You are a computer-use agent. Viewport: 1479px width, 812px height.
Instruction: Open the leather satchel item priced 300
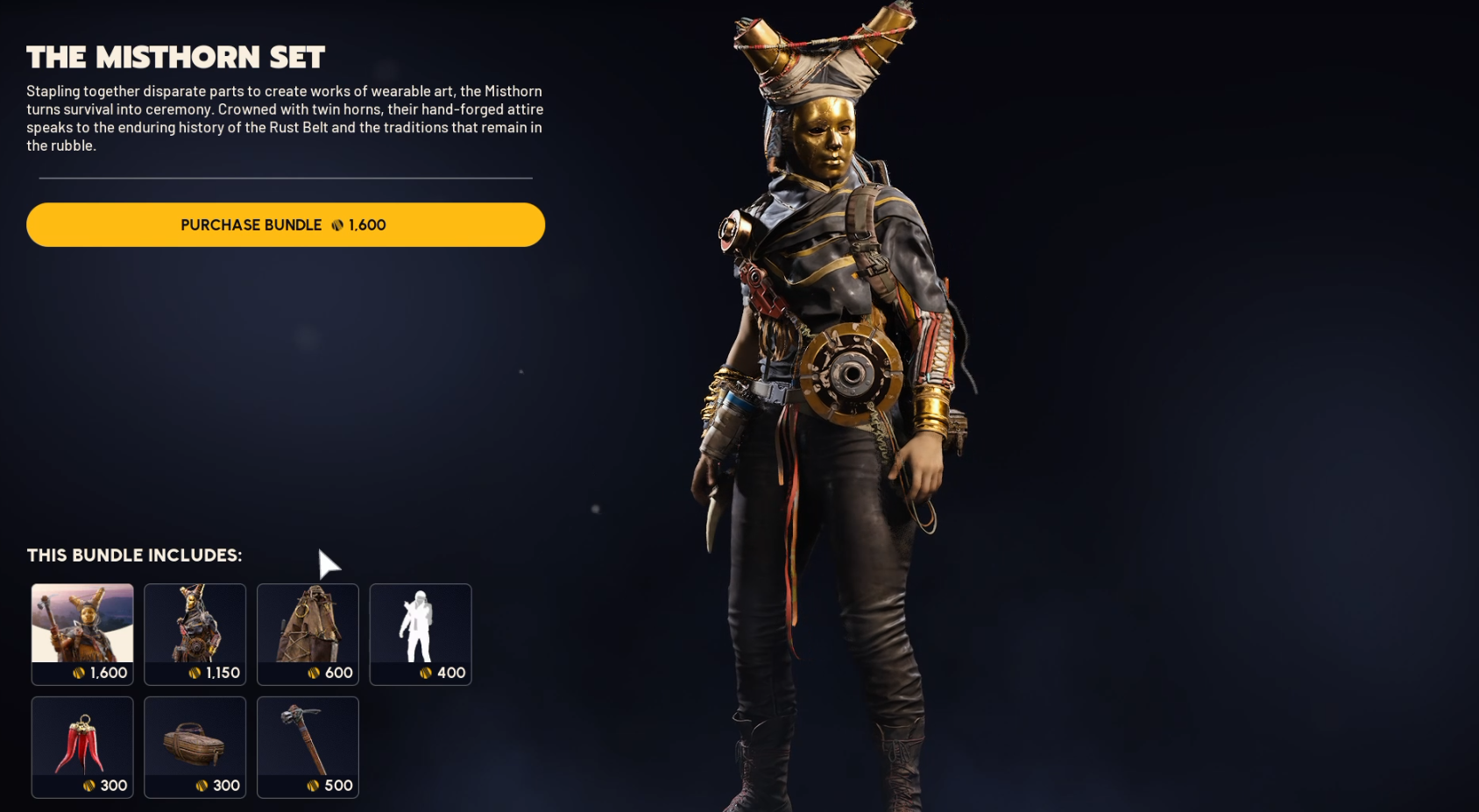pos(195,746)
